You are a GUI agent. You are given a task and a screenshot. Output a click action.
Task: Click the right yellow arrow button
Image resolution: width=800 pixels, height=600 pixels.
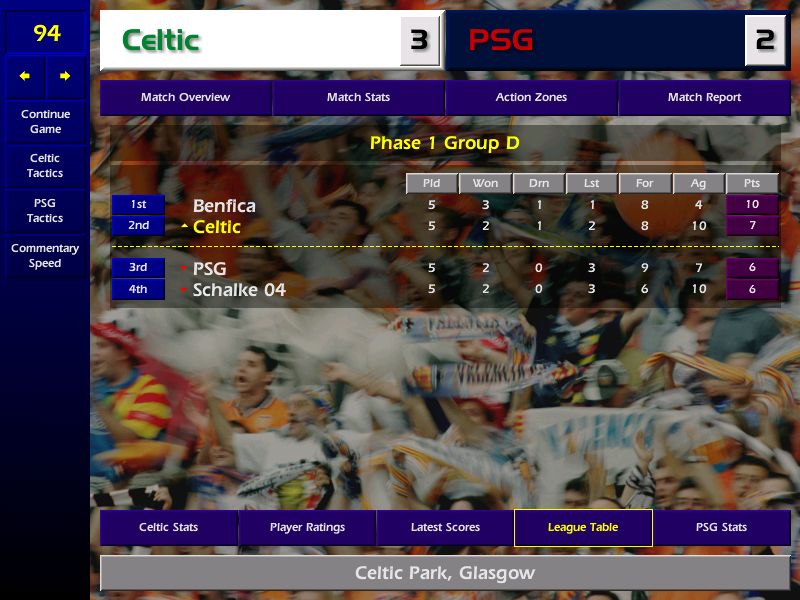click(65, 76)
